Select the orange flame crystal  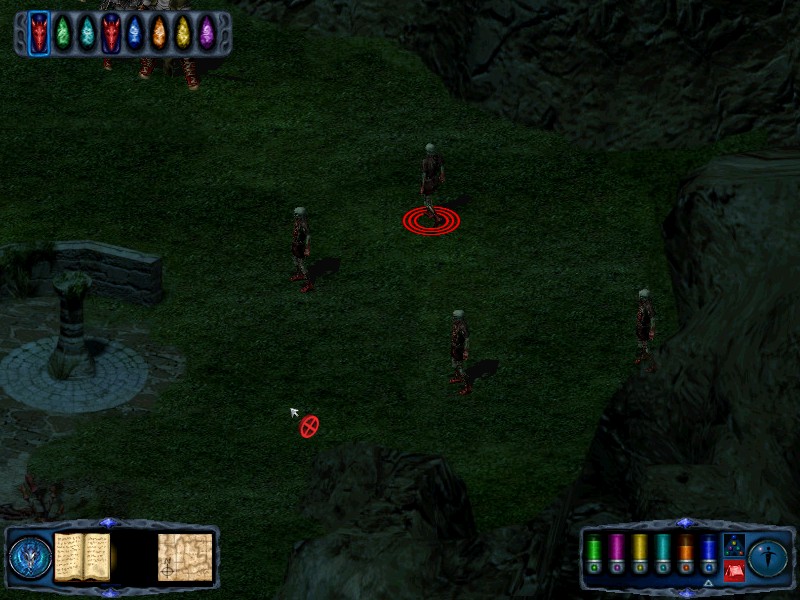pyautogui.click(x=159, y=34)
